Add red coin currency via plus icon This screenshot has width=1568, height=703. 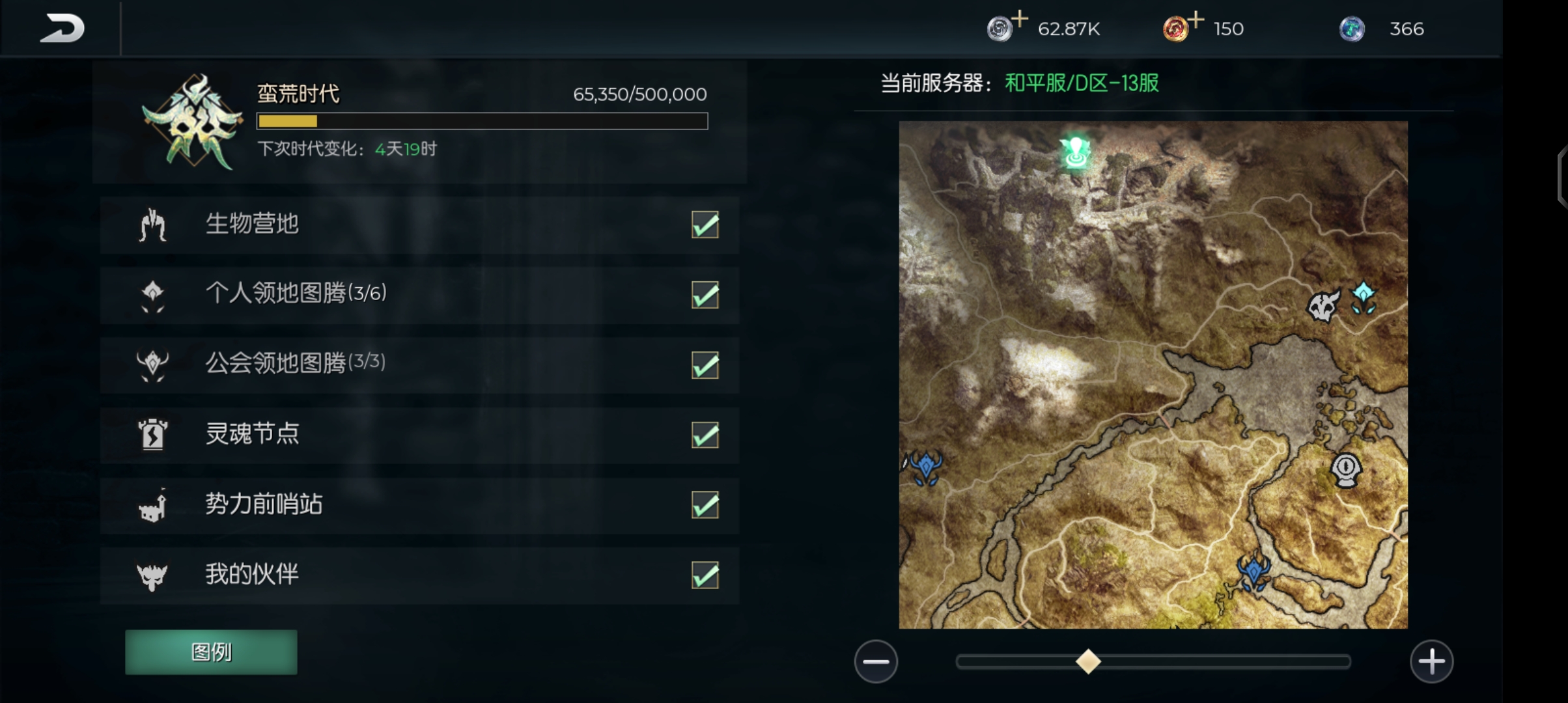pos(1196,19)
